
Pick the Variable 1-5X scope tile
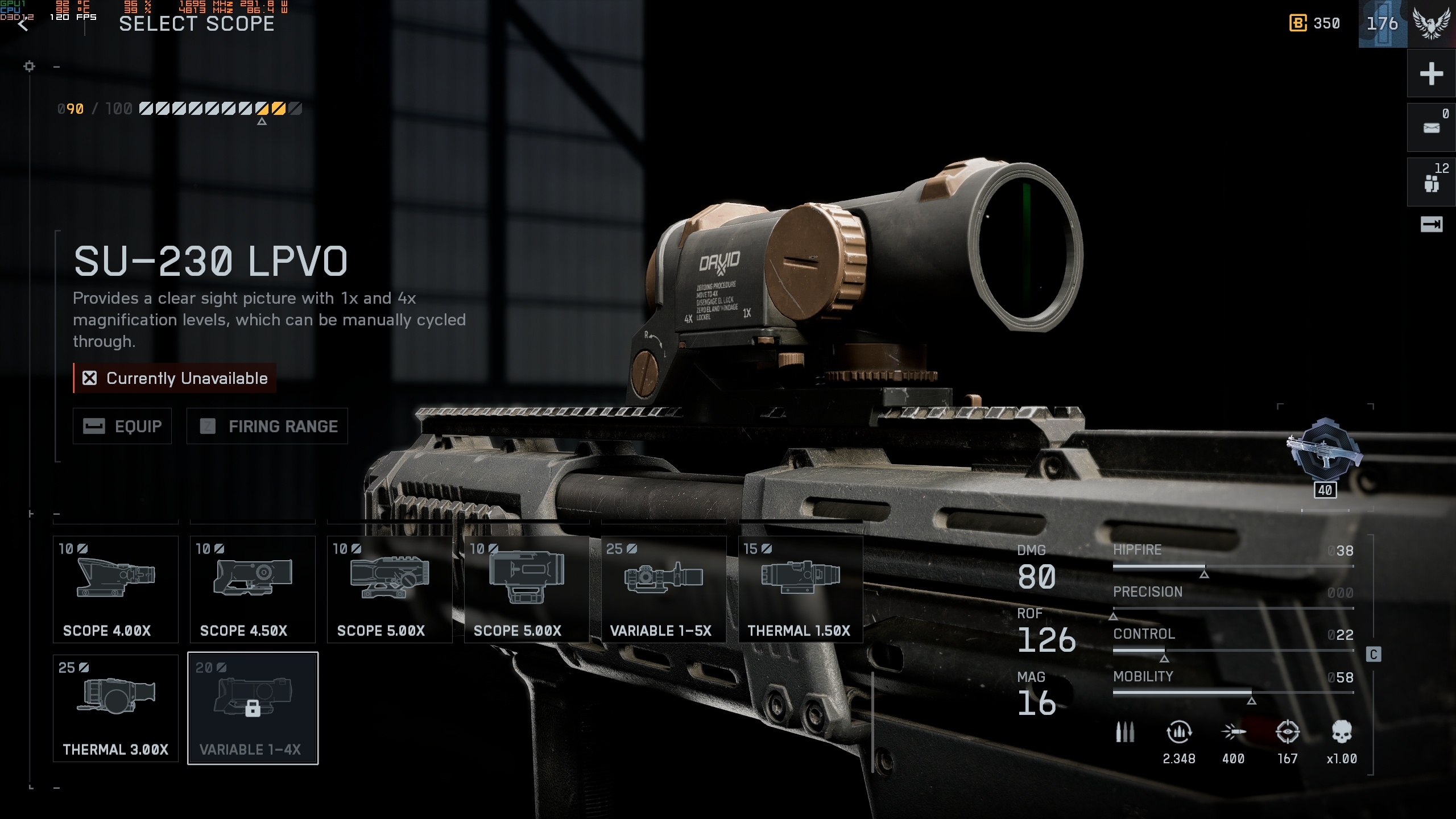[x=664, y=589]
